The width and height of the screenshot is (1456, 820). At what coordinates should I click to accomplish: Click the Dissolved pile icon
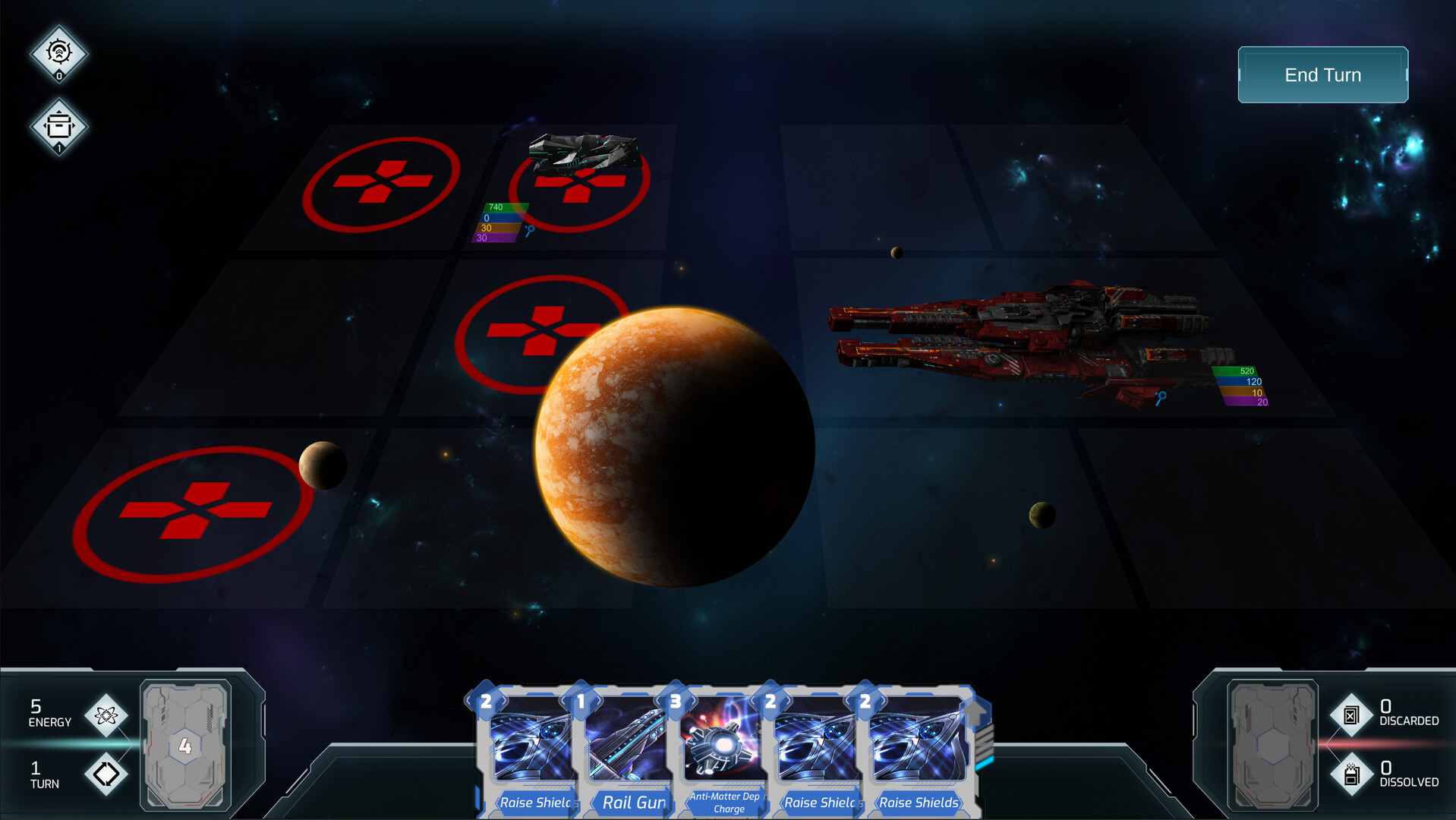coord(1353,773)
